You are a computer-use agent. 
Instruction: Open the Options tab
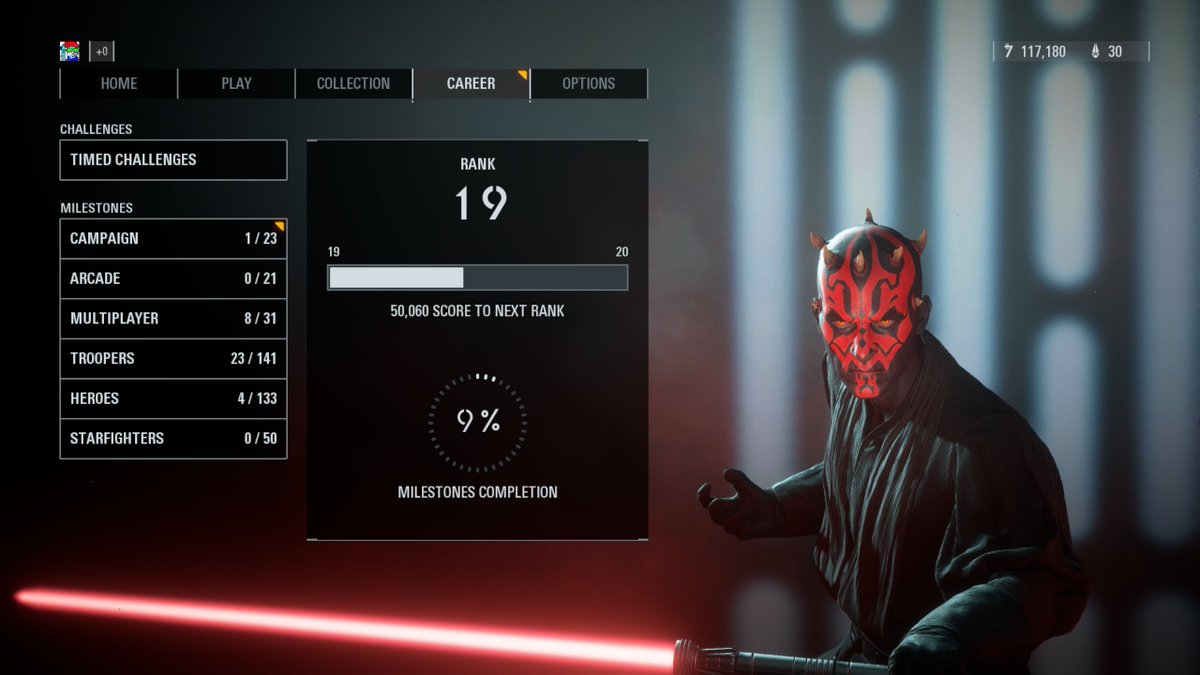click(x=588, y=84)
